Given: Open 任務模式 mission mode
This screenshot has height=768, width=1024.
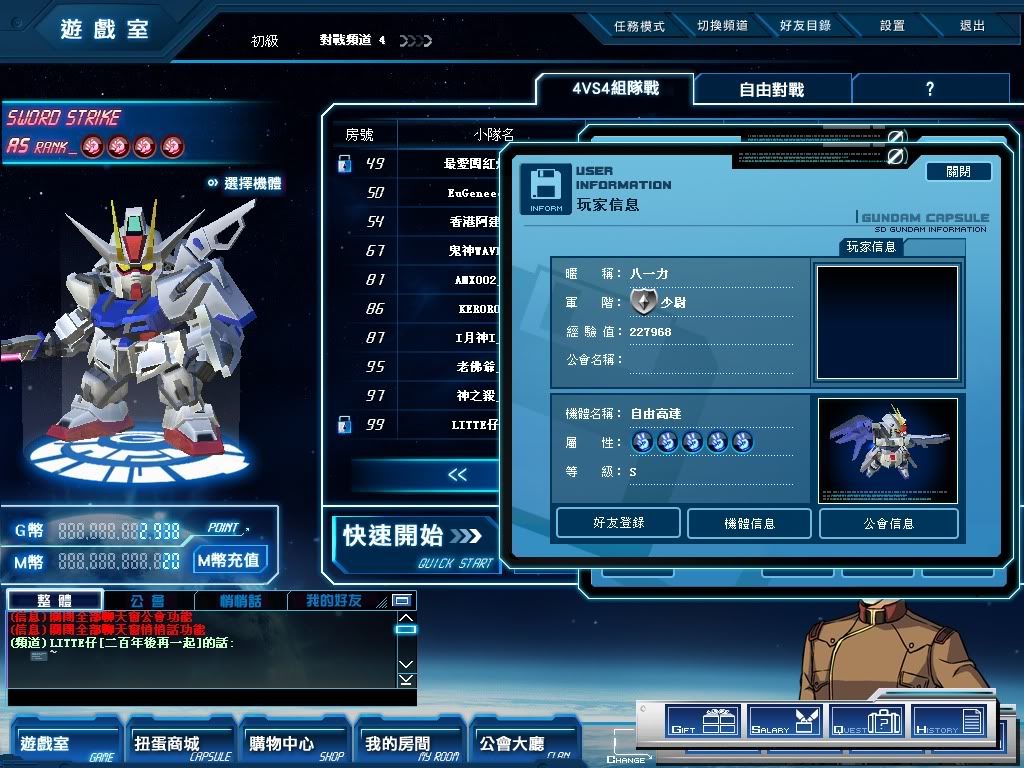Looking at the screenshot, I should (639, 26).
